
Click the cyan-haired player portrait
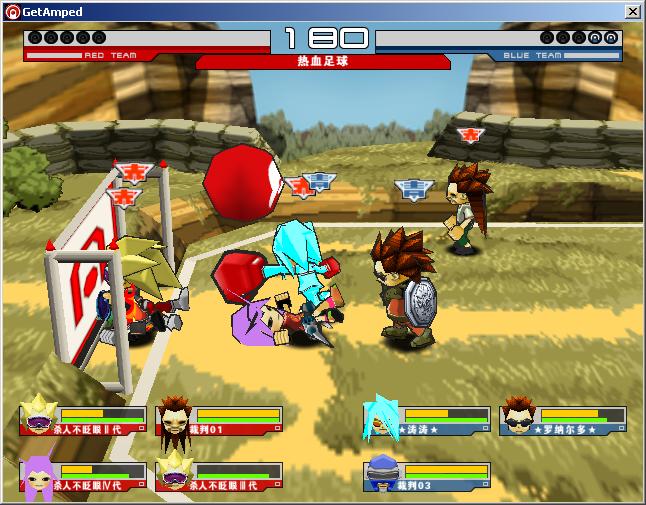tap(382, 418)
